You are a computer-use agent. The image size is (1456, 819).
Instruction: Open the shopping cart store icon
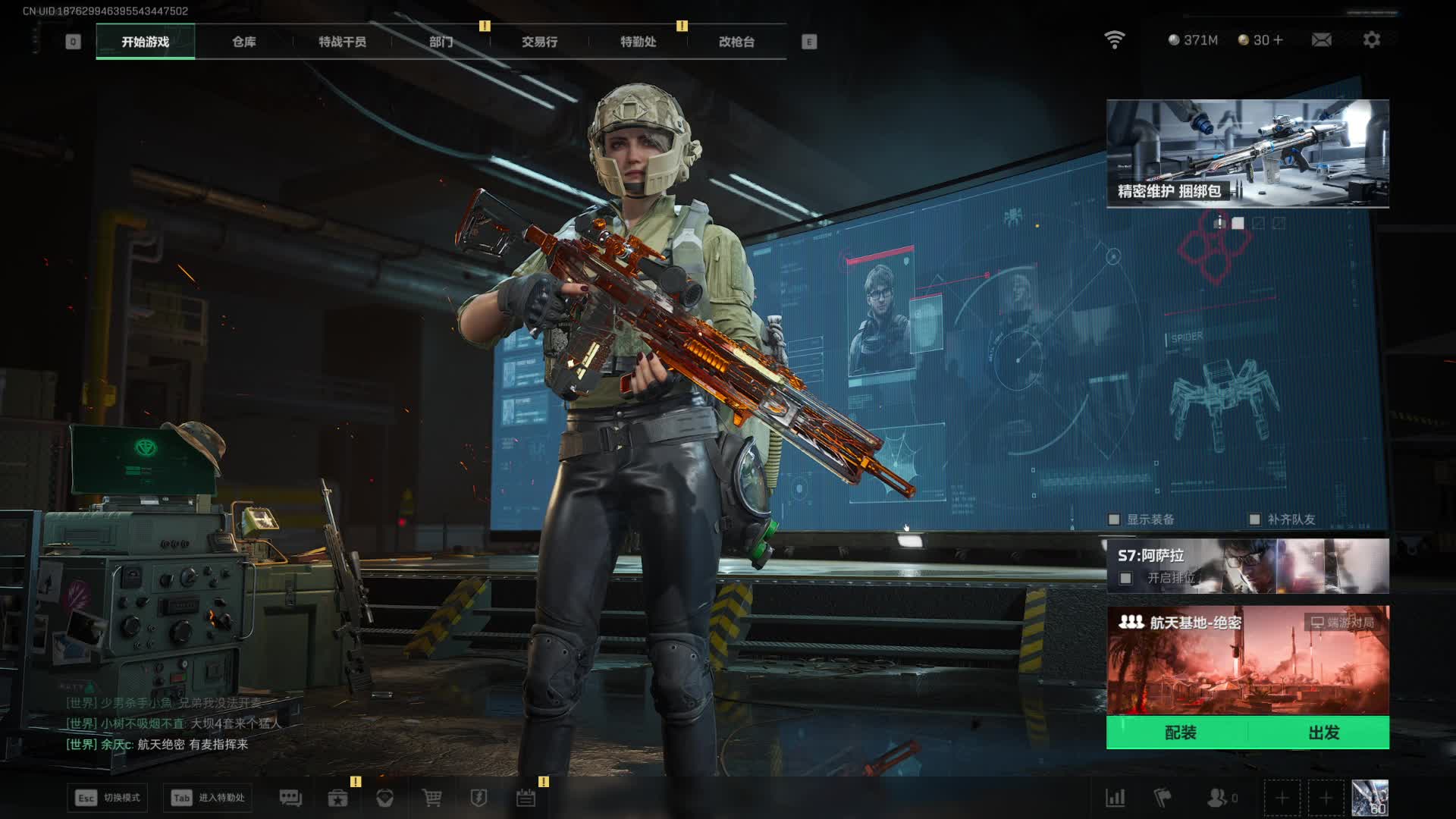431,798
